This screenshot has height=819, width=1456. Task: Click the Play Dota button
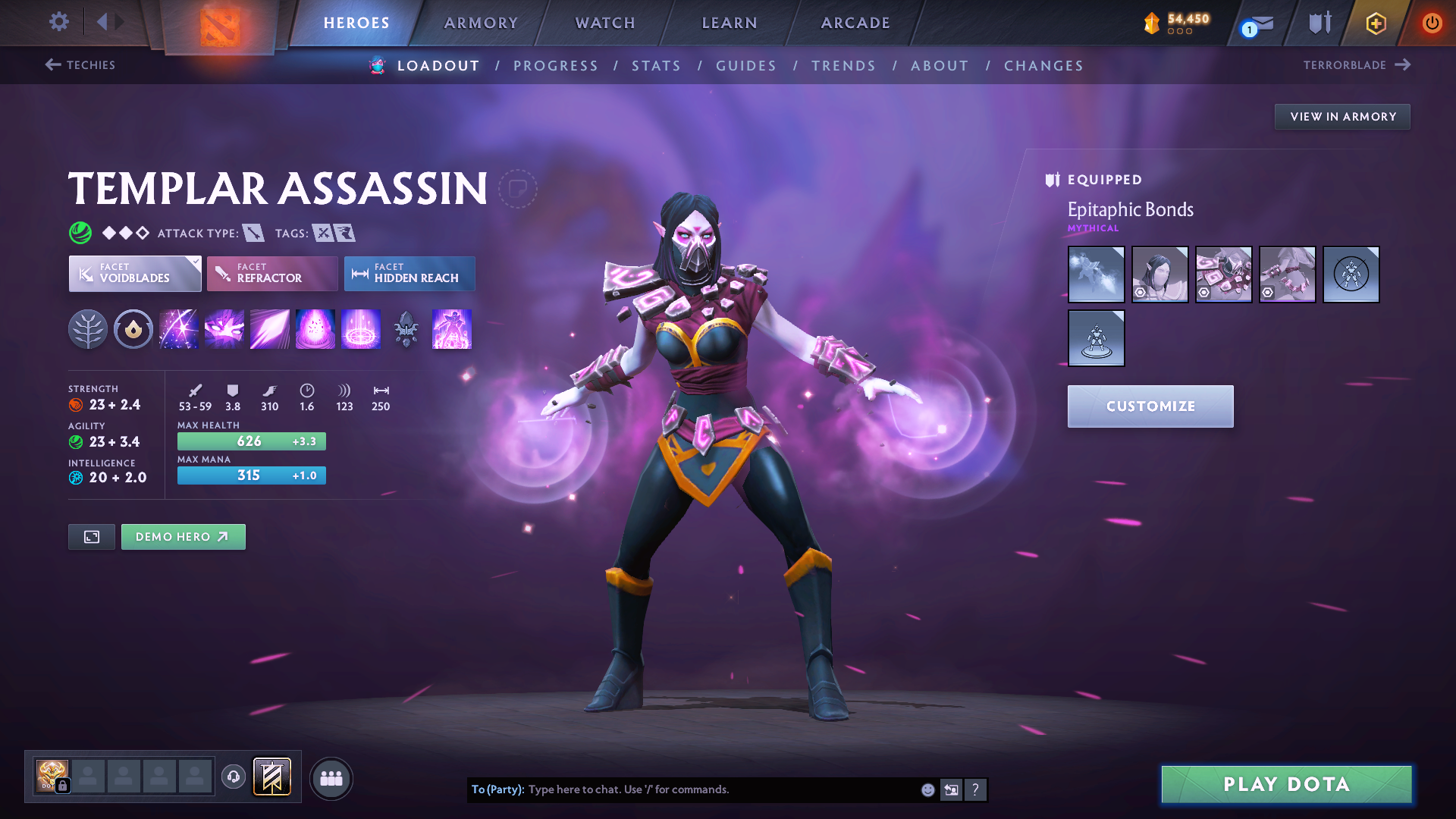point(1286,784)
